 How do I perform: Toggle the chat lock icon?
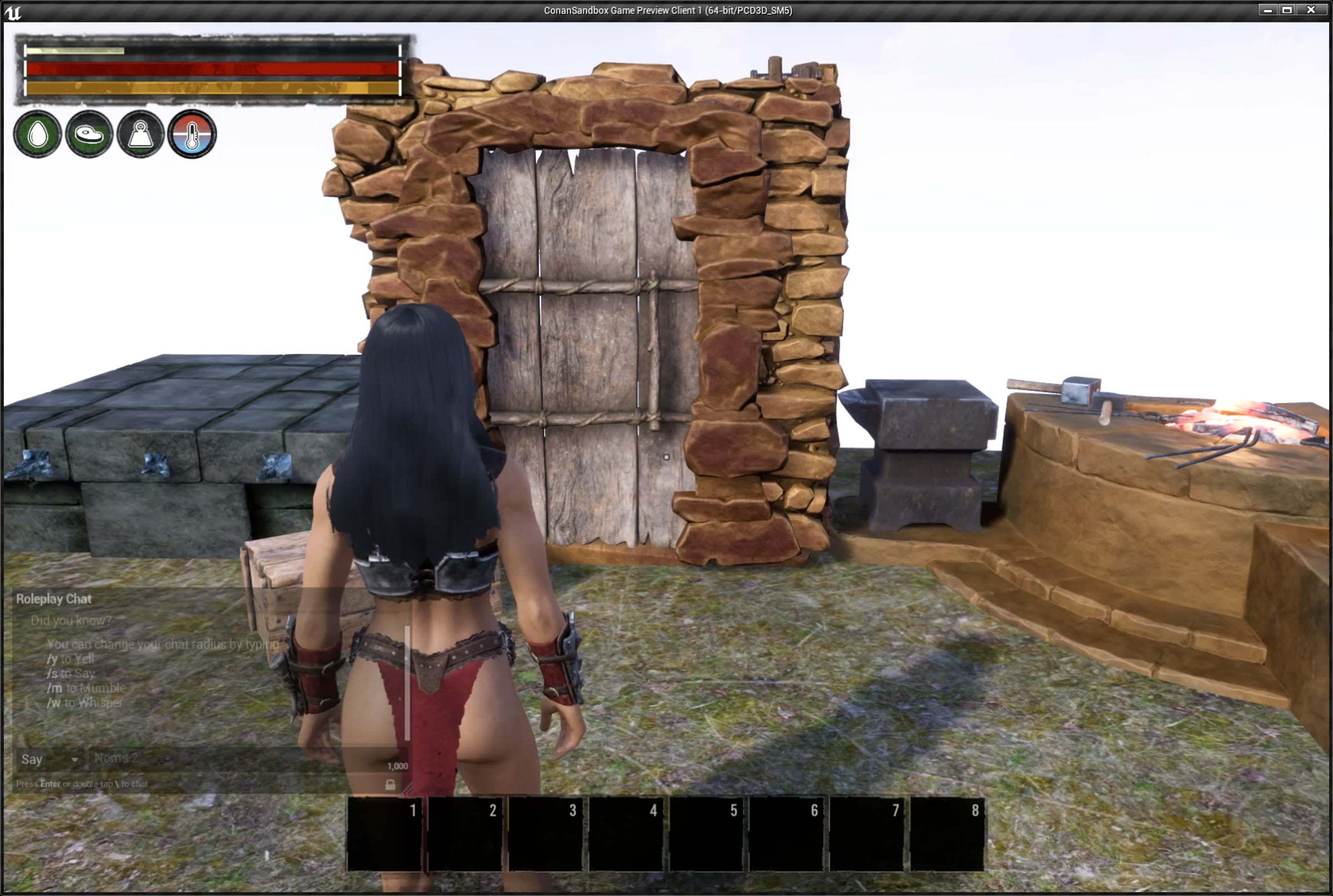(390, 784)
